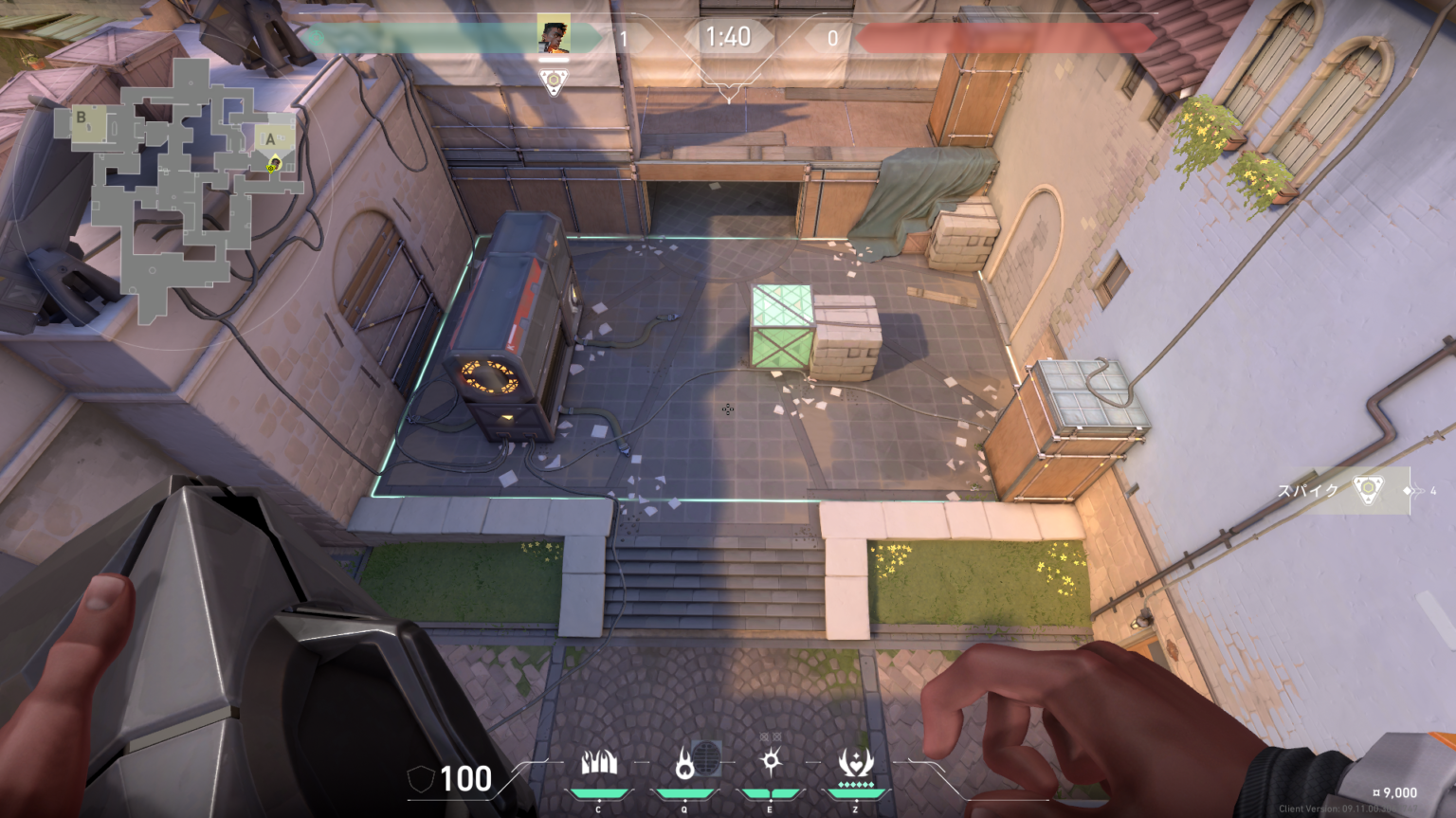This screenshot has width=1456, height=818.
Task: Click the Phoenix agent portrait in the top bar
Action: coord(554,35)
